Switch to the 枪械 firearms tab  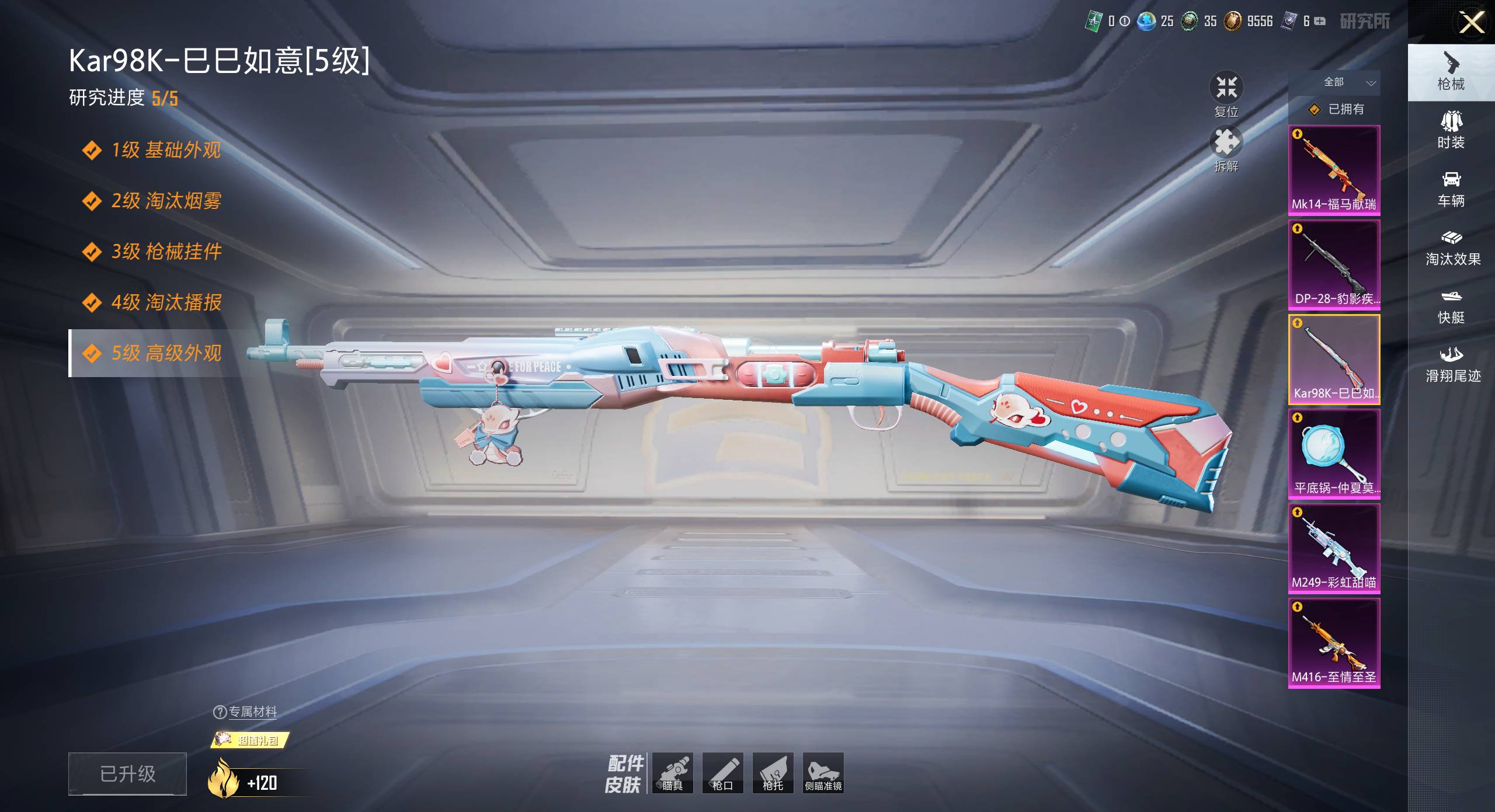1451,72
